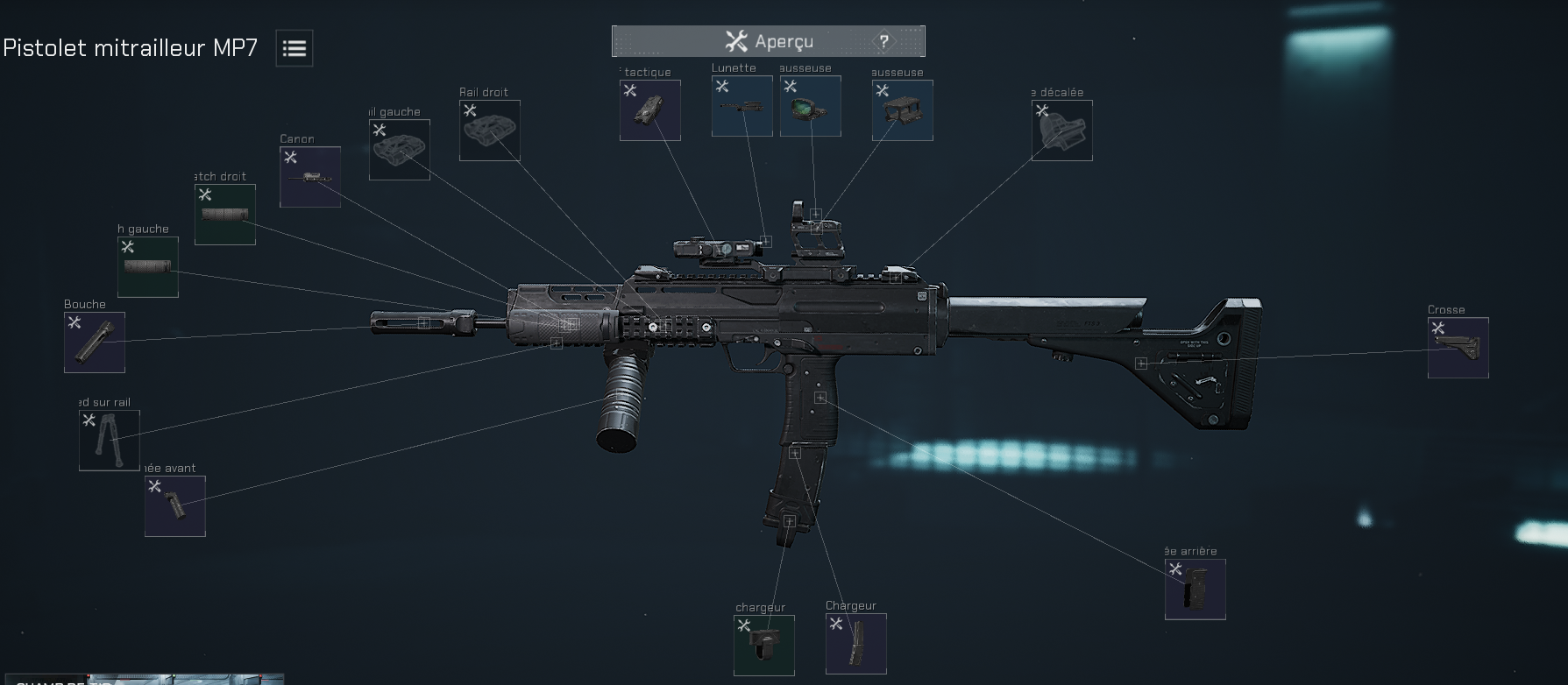Select the rear grip arrière attachment slot
1568x685 pixels.
click(1195, 588)
